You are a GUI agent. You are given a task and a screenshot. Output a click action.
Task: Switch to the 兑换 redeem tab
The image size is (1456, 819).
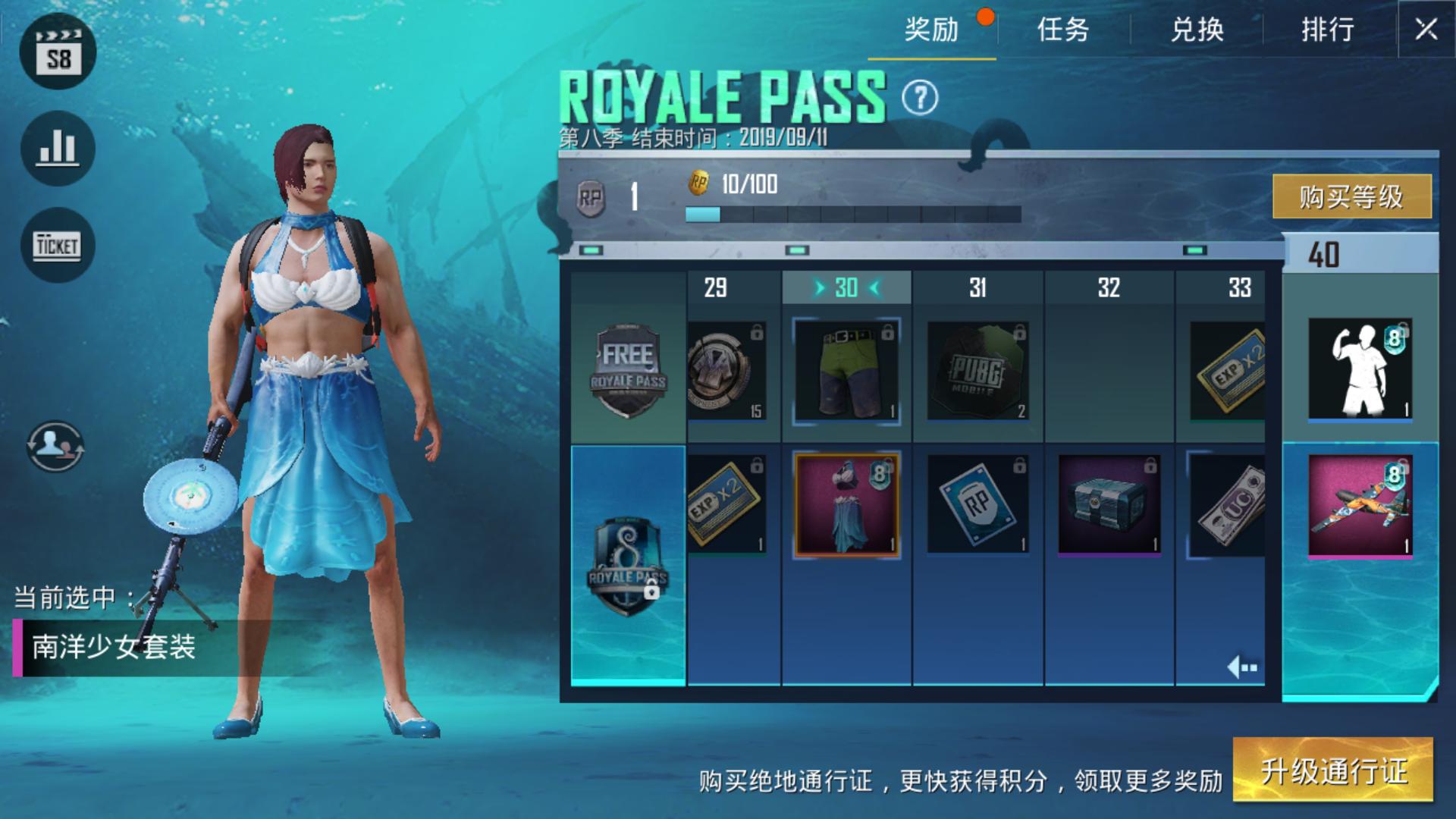(1197, 30)
